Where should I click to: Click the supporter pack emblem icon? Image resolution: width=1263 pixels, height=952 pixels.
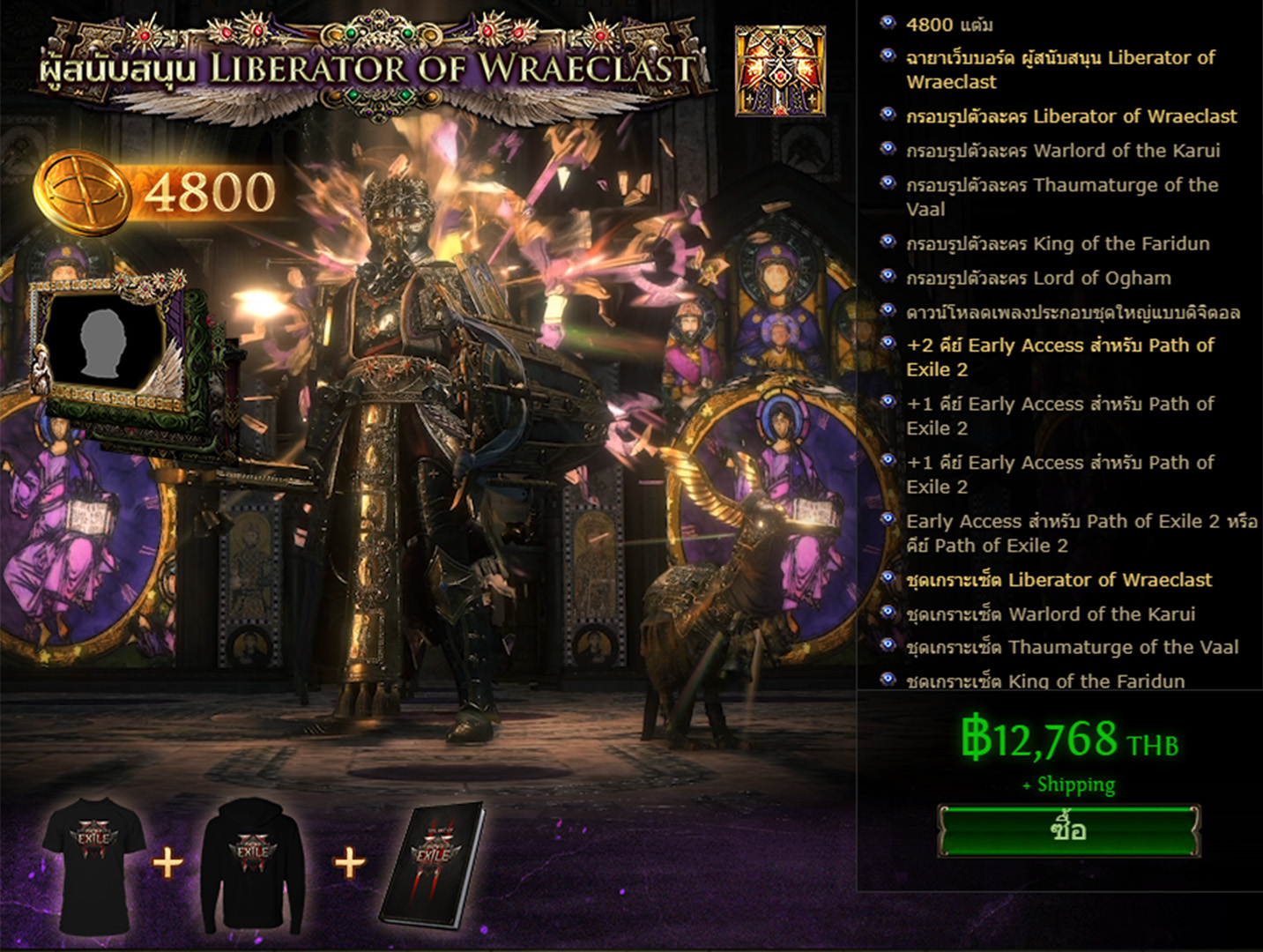point(780,71)
